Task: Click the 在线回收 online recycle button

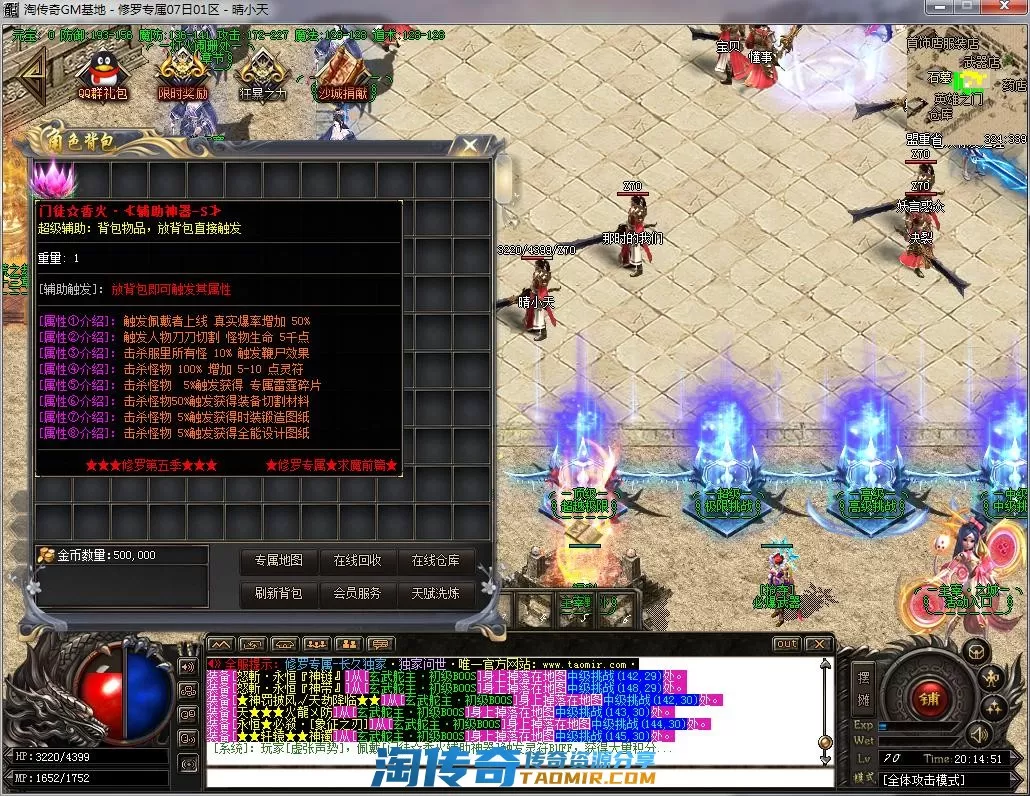Action: point(357,561)
